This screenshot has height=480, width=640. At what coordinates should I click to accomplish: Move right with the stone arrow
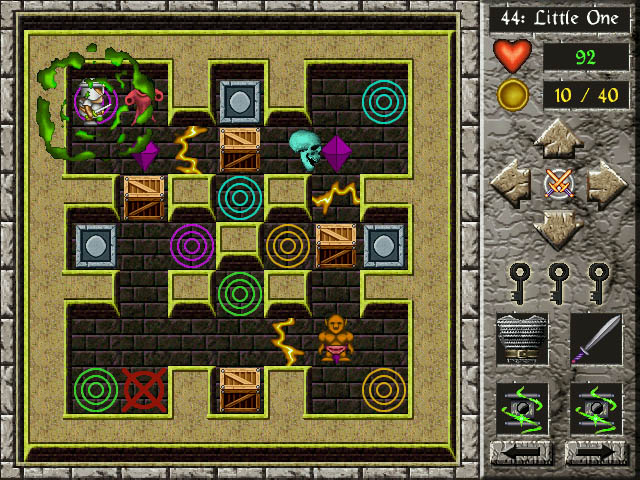pyautogui.click(x=606, y=184)
